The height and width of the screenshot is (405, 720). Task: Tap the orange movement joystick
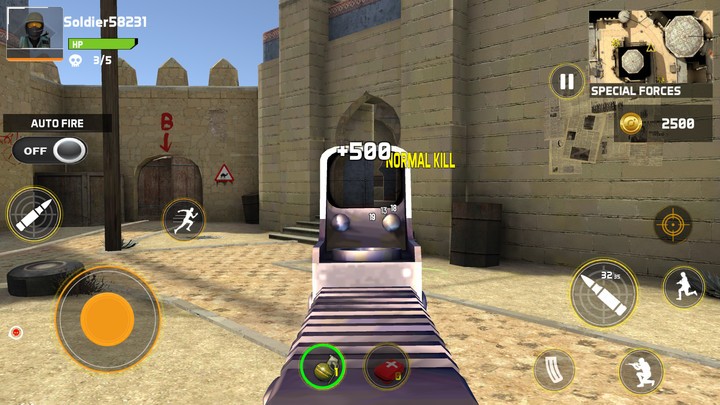[x=107, y=319]
